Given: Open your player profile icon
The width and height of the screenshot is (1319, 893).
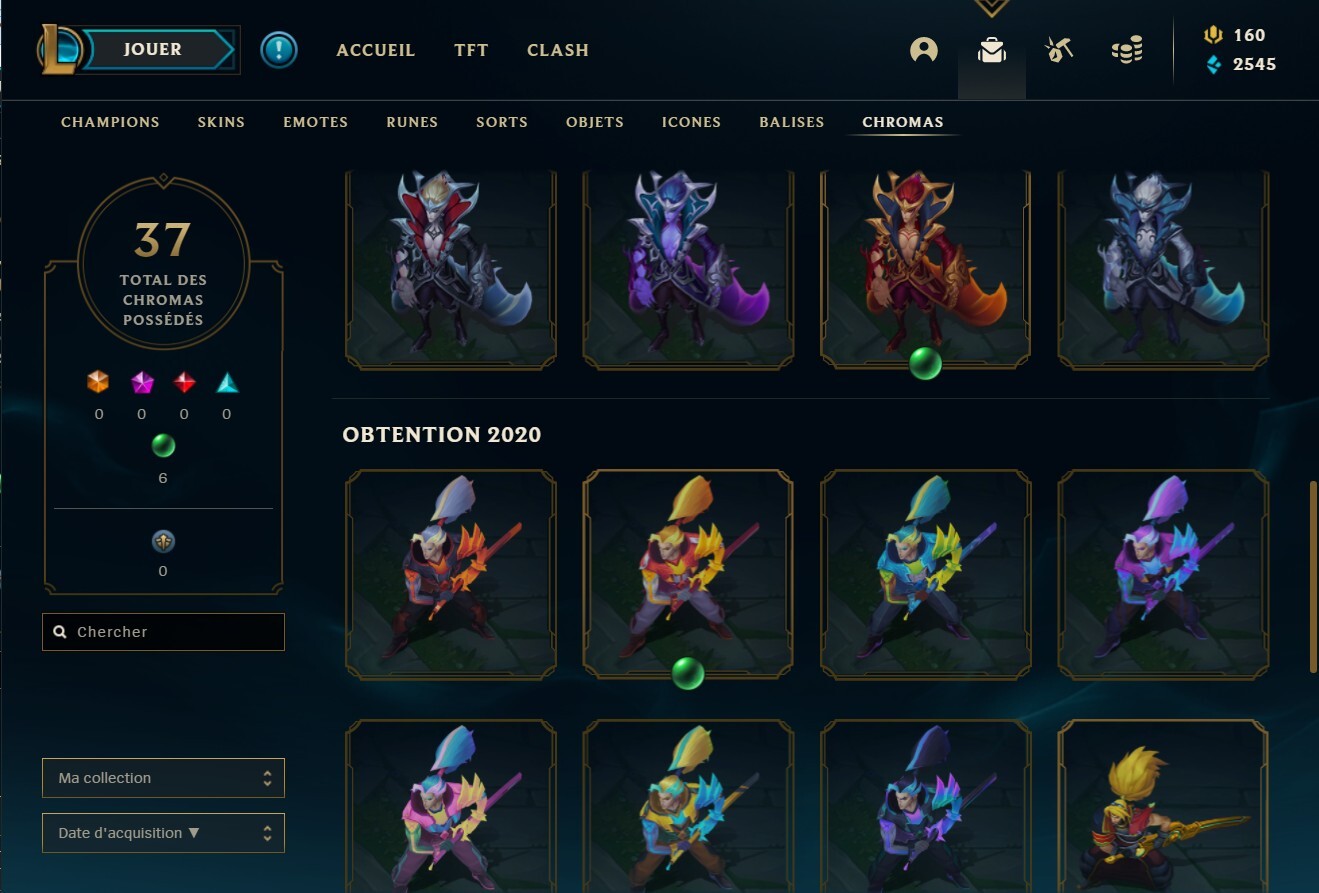Looking at the screenshot, I should tap(923, 49).
